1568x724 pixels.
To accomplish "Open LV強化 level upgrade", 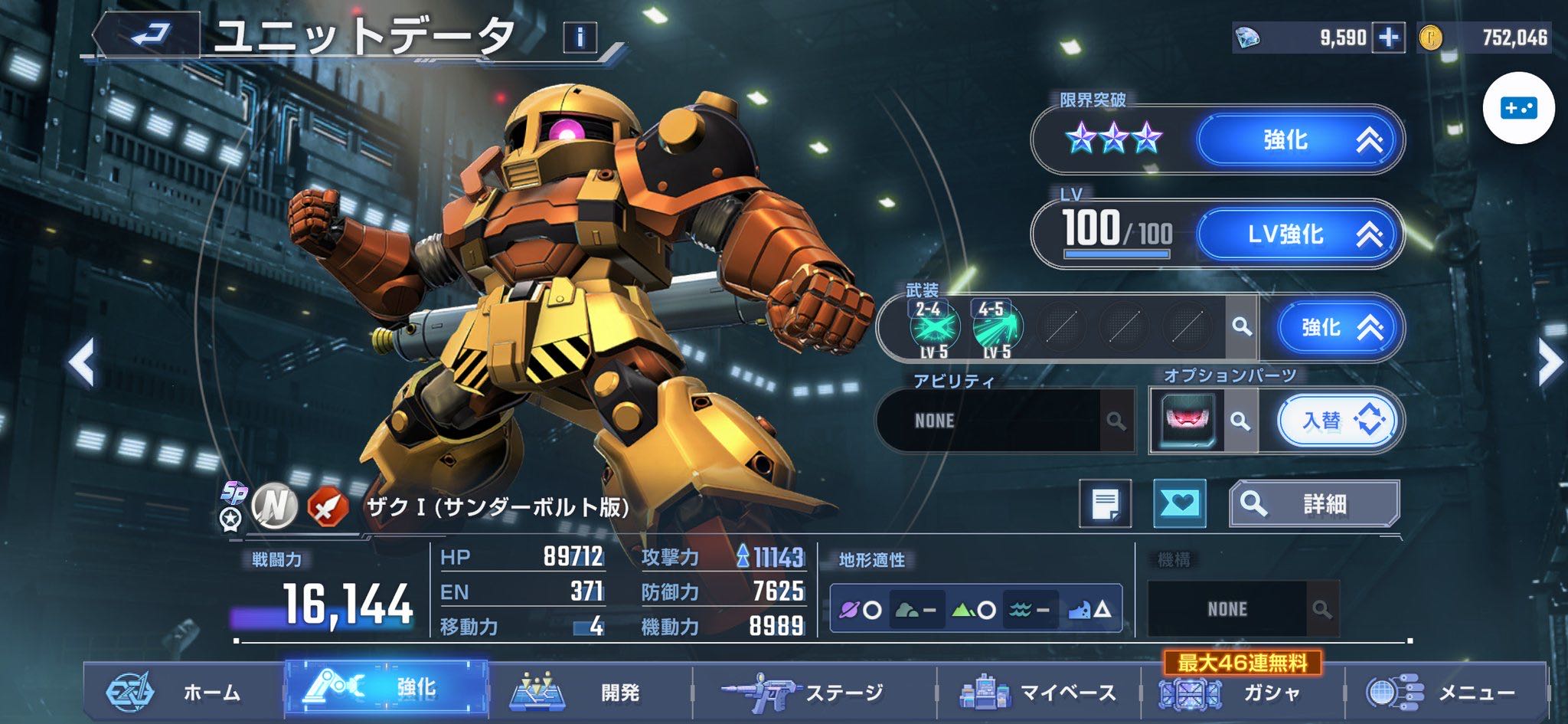I will pyautogui.click(x=1298, y=234).
